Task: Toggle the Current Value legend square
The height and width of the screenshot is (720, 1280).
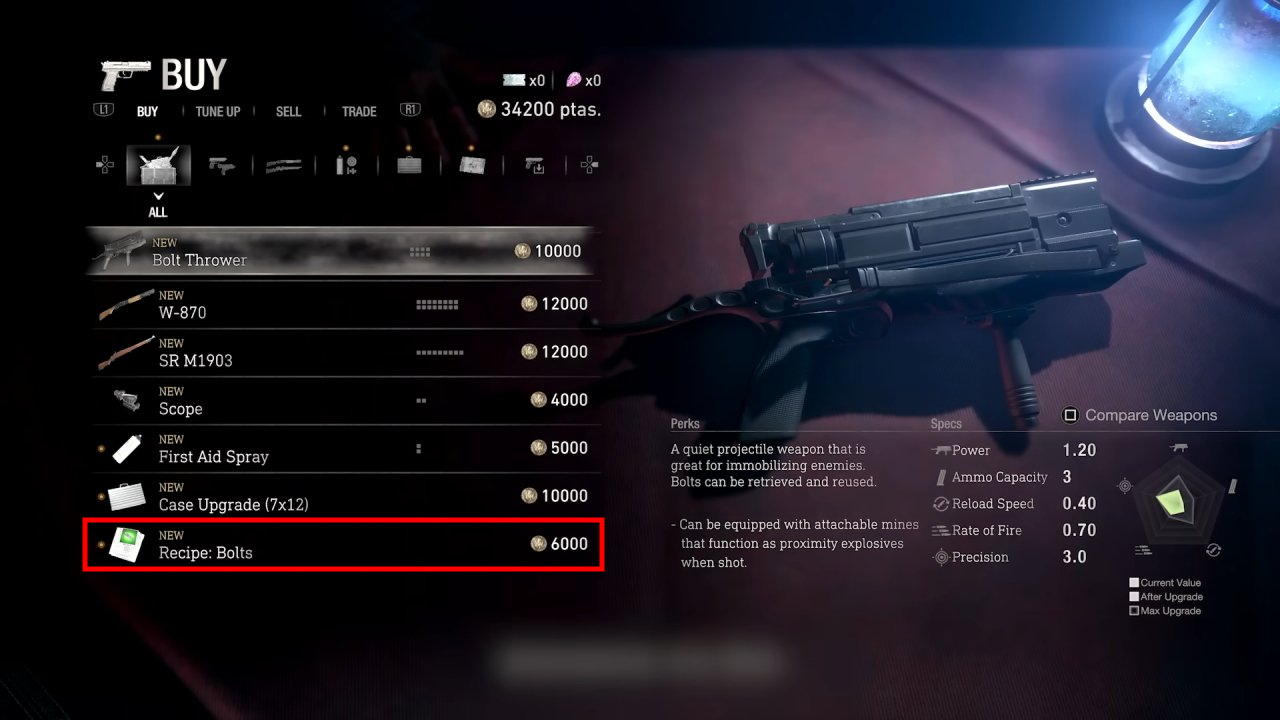Action: pos(1136,582)
